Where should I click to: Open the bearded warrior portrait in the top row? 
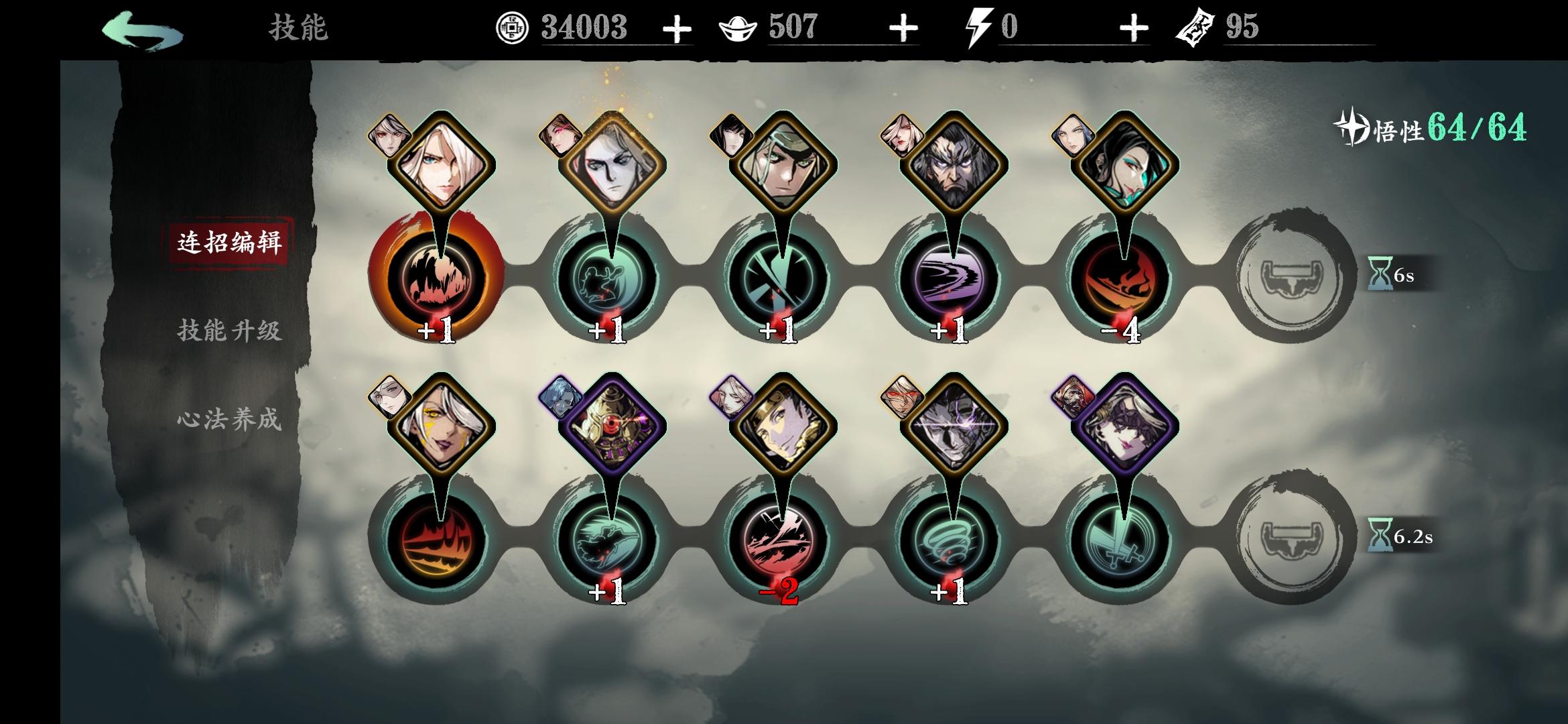954,161
